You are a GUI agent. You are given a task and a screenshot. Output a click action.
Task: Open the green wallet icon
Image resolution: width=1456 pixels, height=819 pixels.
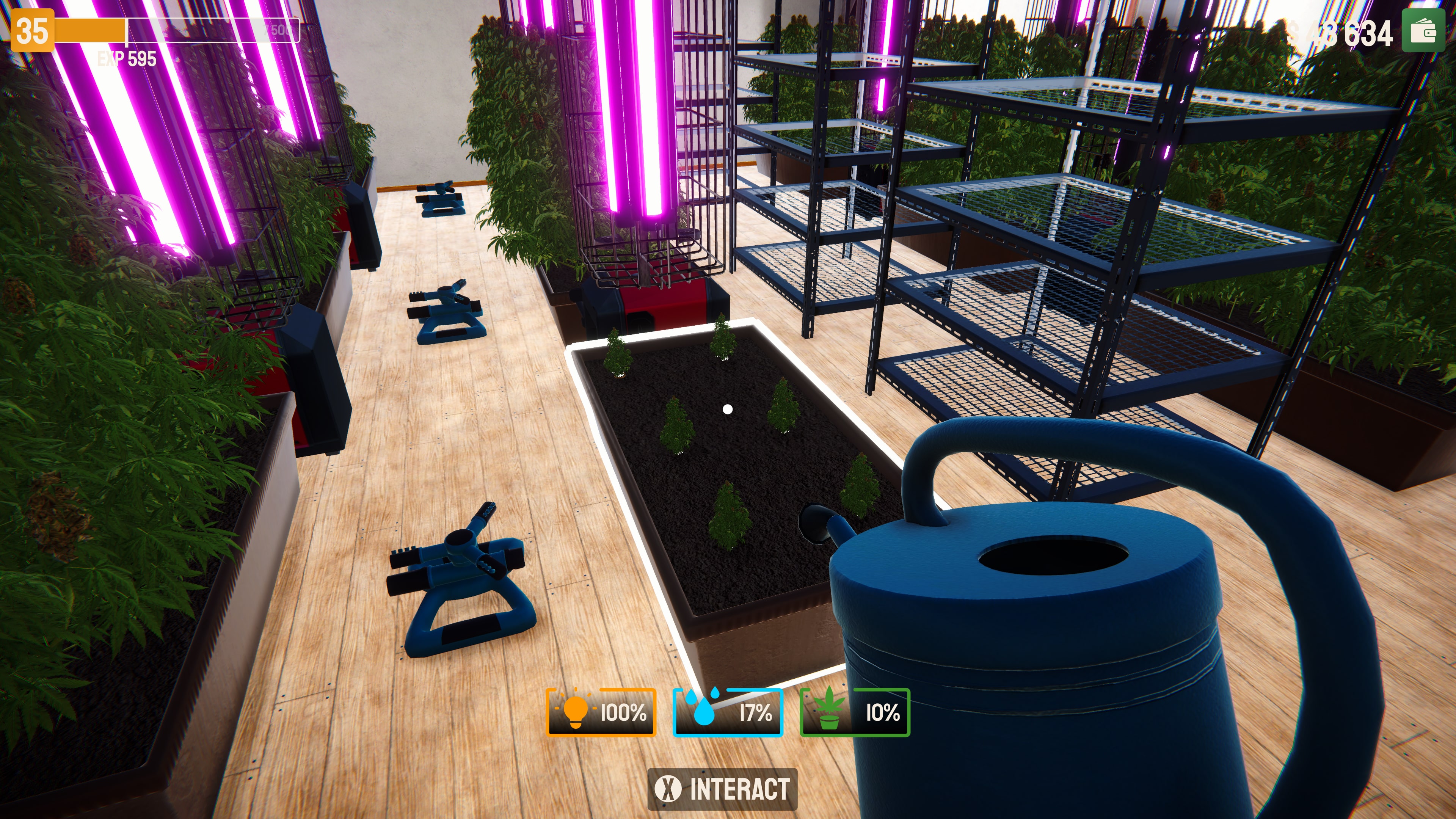coord(1423,31)
